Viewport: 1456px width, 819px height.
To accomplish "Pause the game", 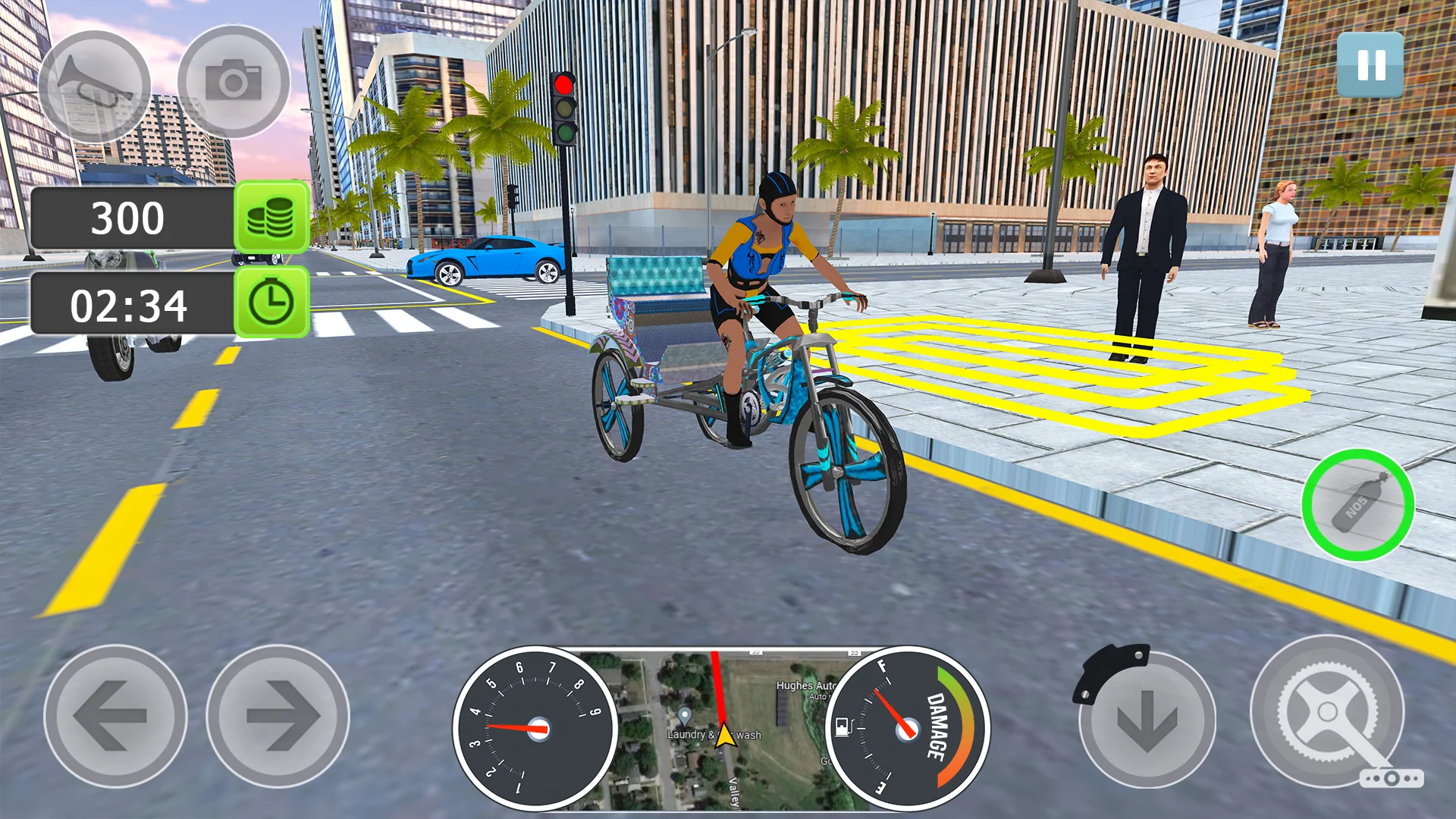I will (1370, 65).
